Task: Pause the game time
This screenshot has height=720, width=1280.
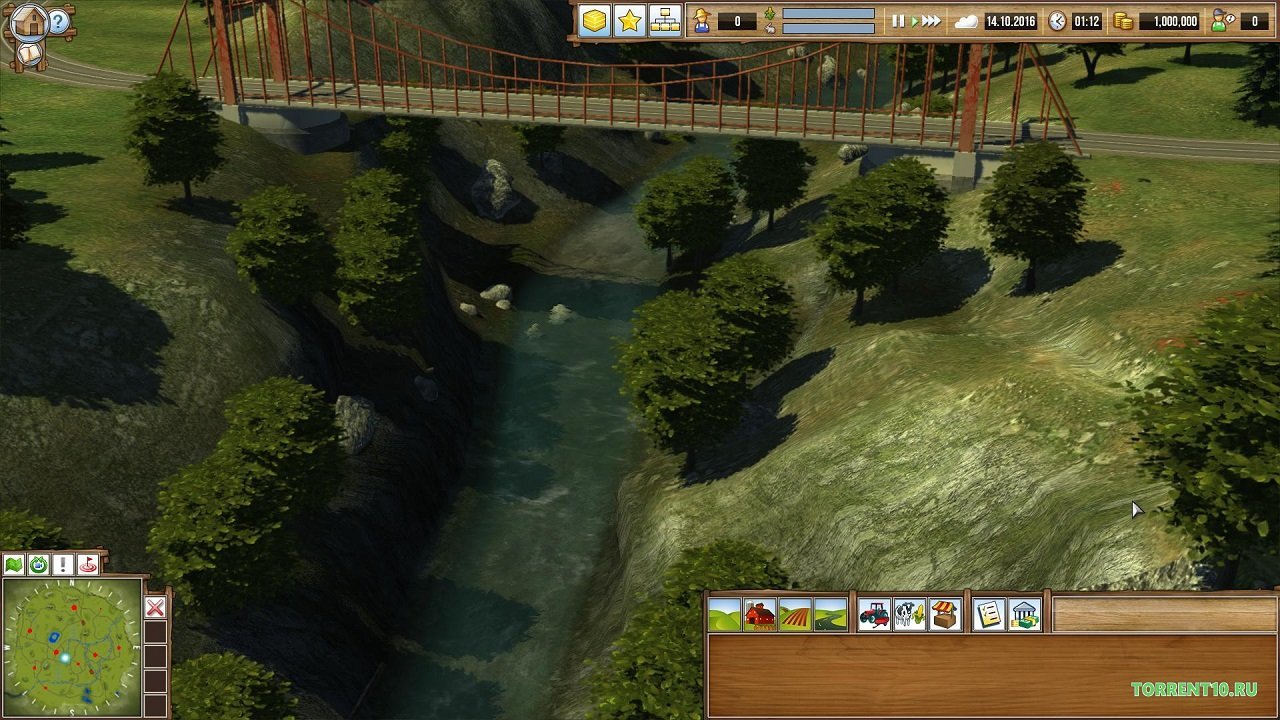Action: point(897,21)
